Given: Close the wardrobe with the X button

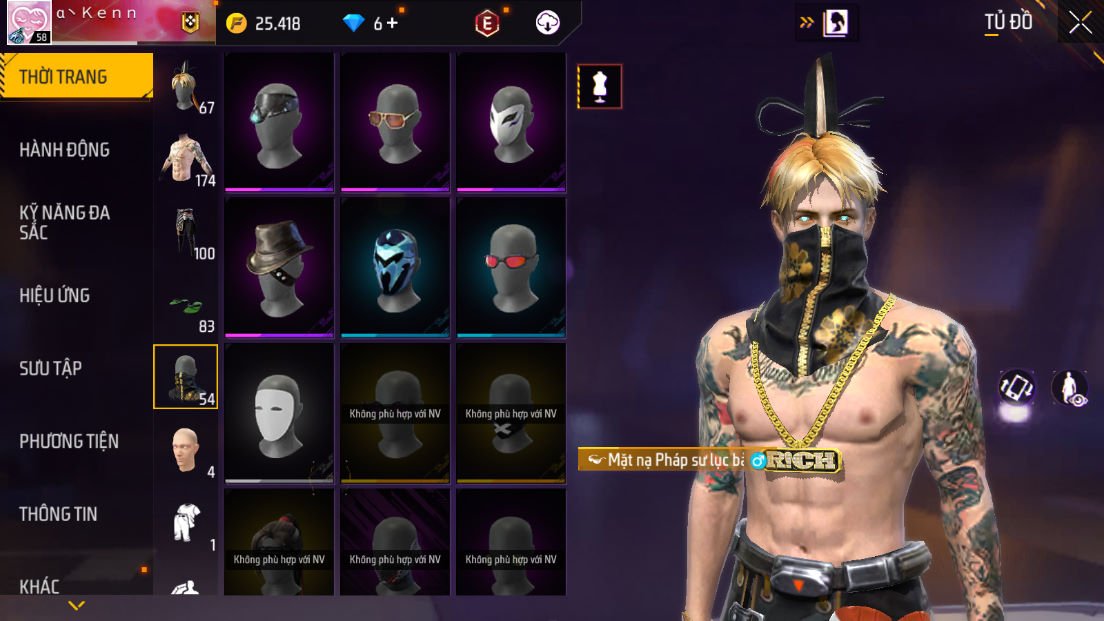Looking at the screenshot, I should coord(1080,22).
